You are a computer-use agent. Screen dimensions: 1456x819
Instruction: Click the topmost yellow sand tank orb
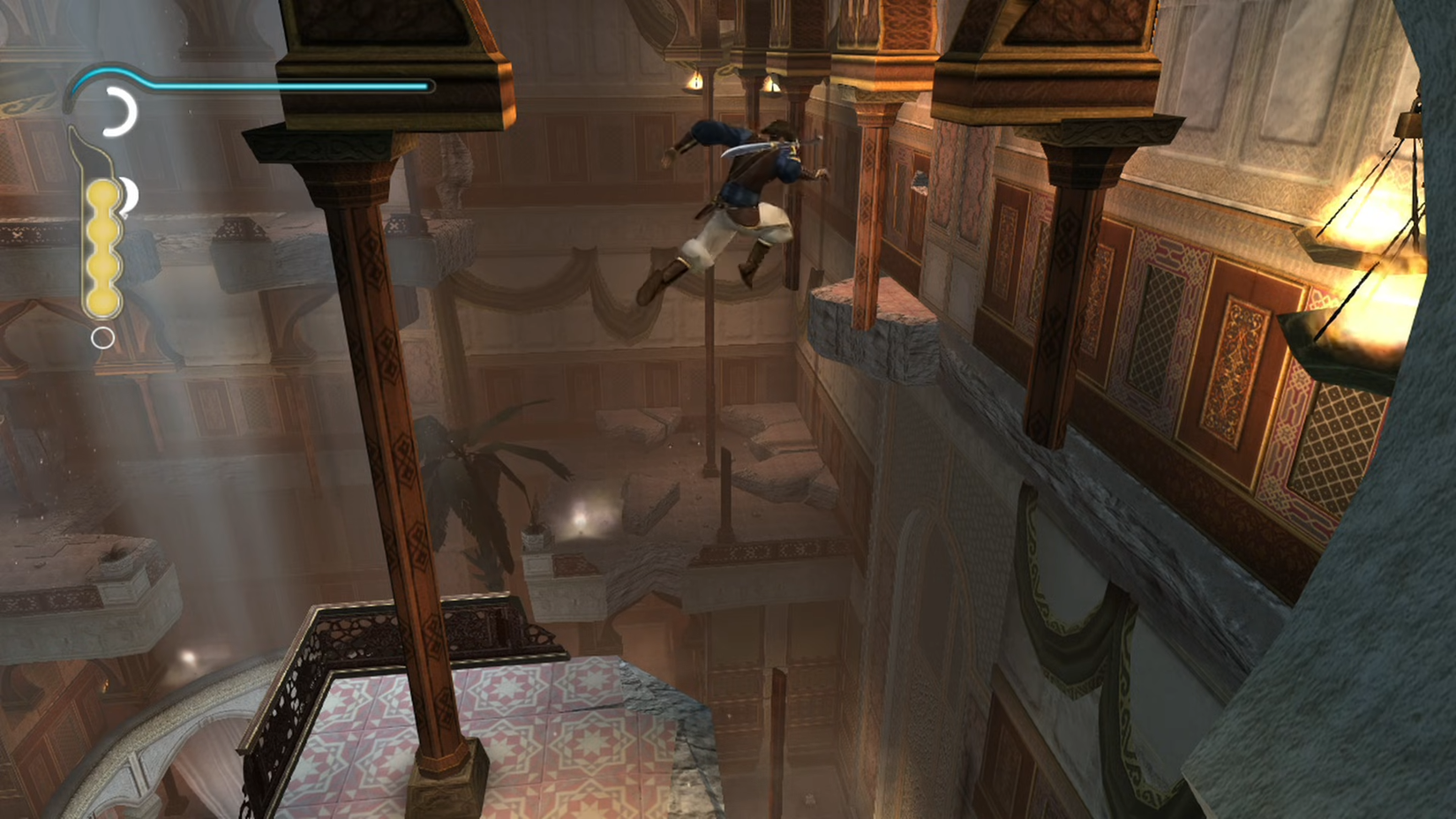pos(102,193)
